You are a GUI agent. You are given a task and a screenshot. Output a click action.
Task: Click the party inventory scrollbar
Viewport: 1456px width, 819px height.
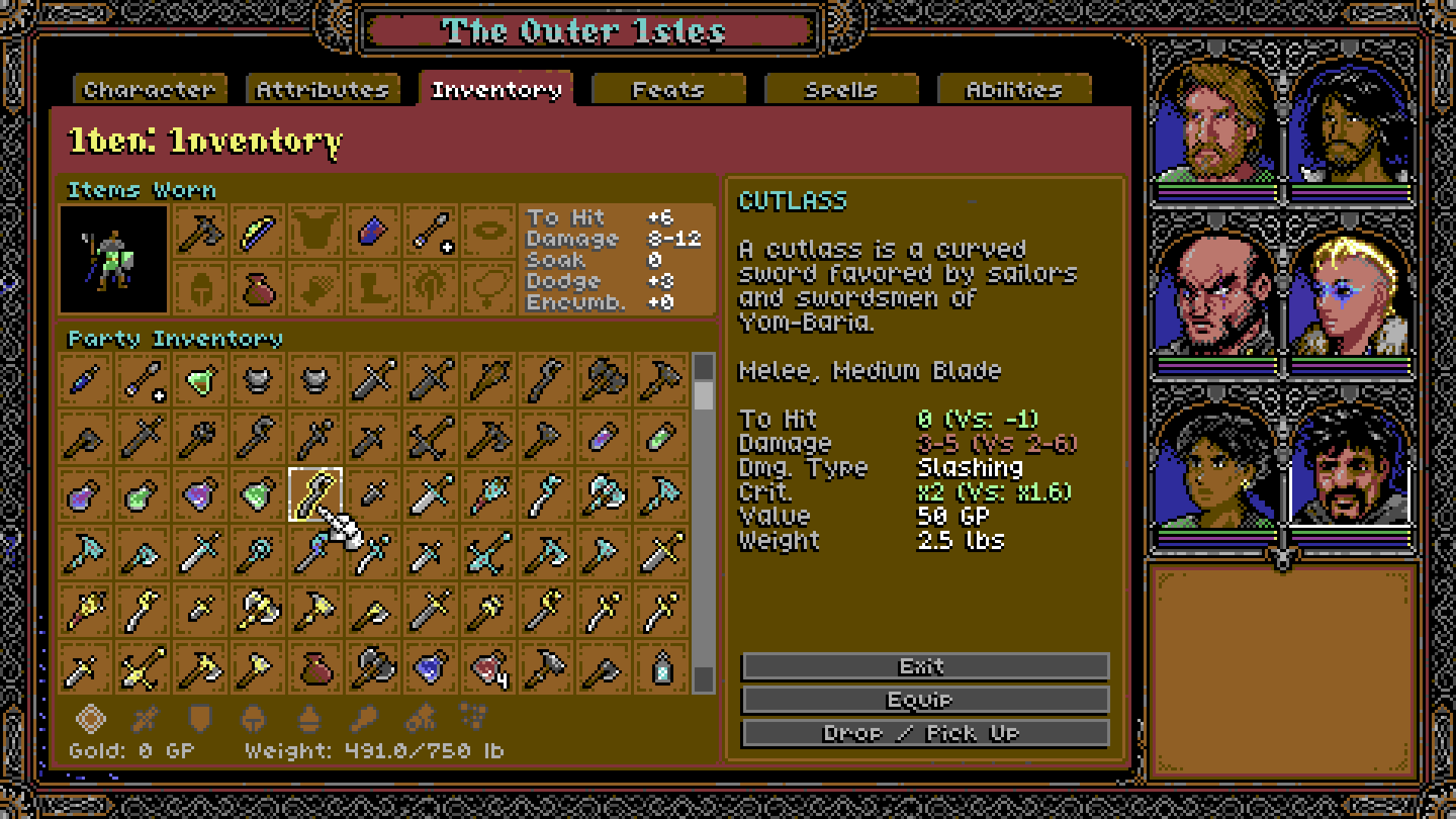point(704,523)
